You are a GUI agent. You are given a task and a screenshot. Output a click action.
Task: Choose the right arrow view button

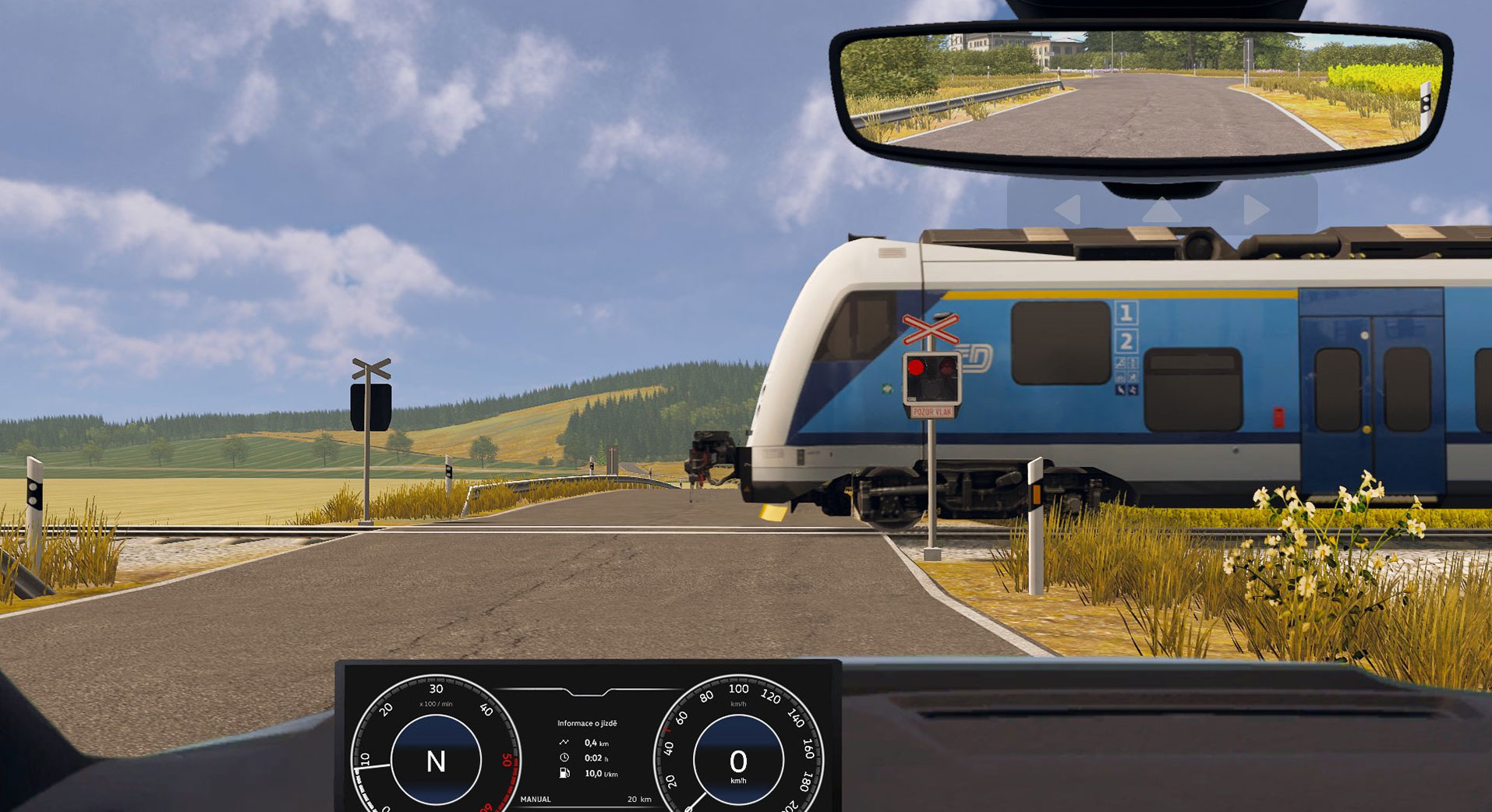(x=1256, y=210)
